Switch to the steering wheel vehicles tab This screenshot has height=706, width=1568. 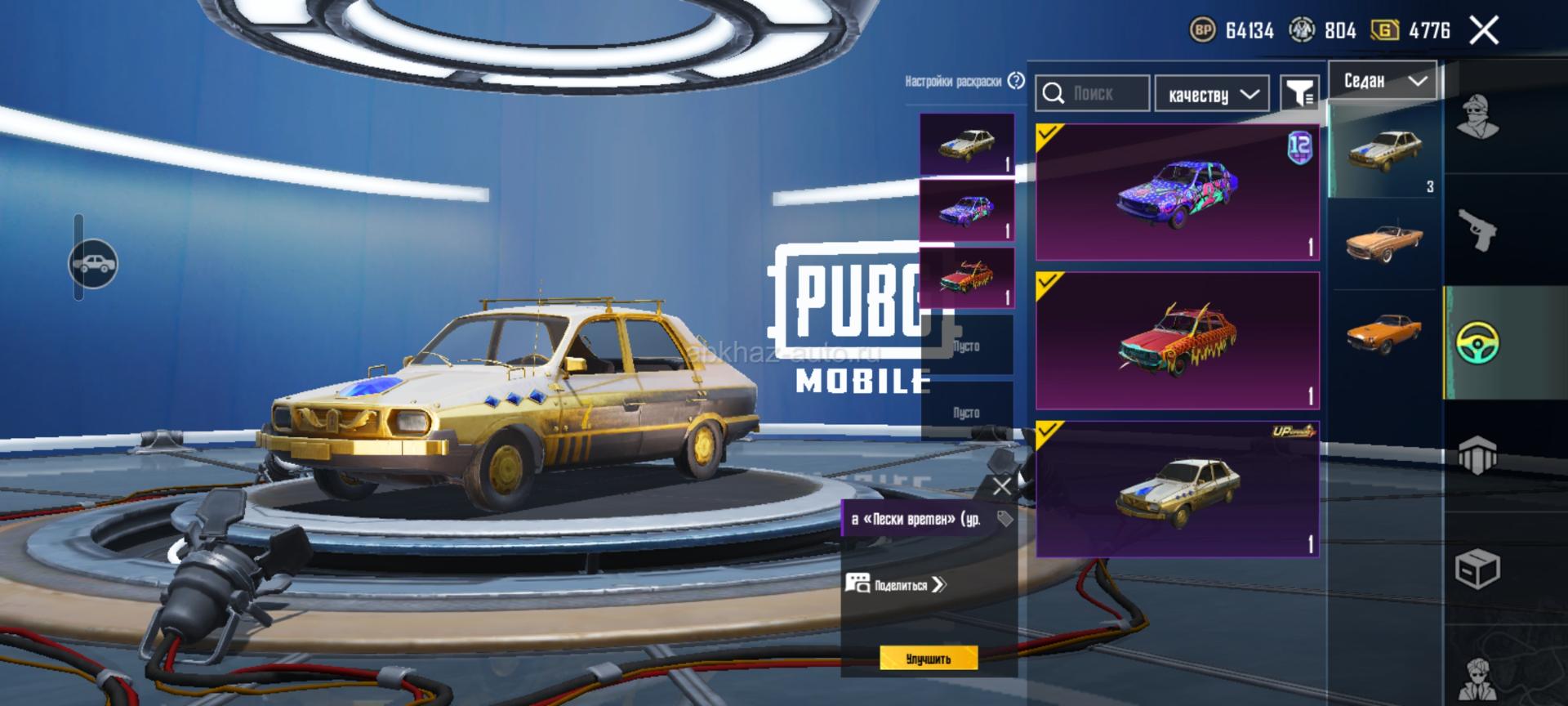pos(1479,343)
